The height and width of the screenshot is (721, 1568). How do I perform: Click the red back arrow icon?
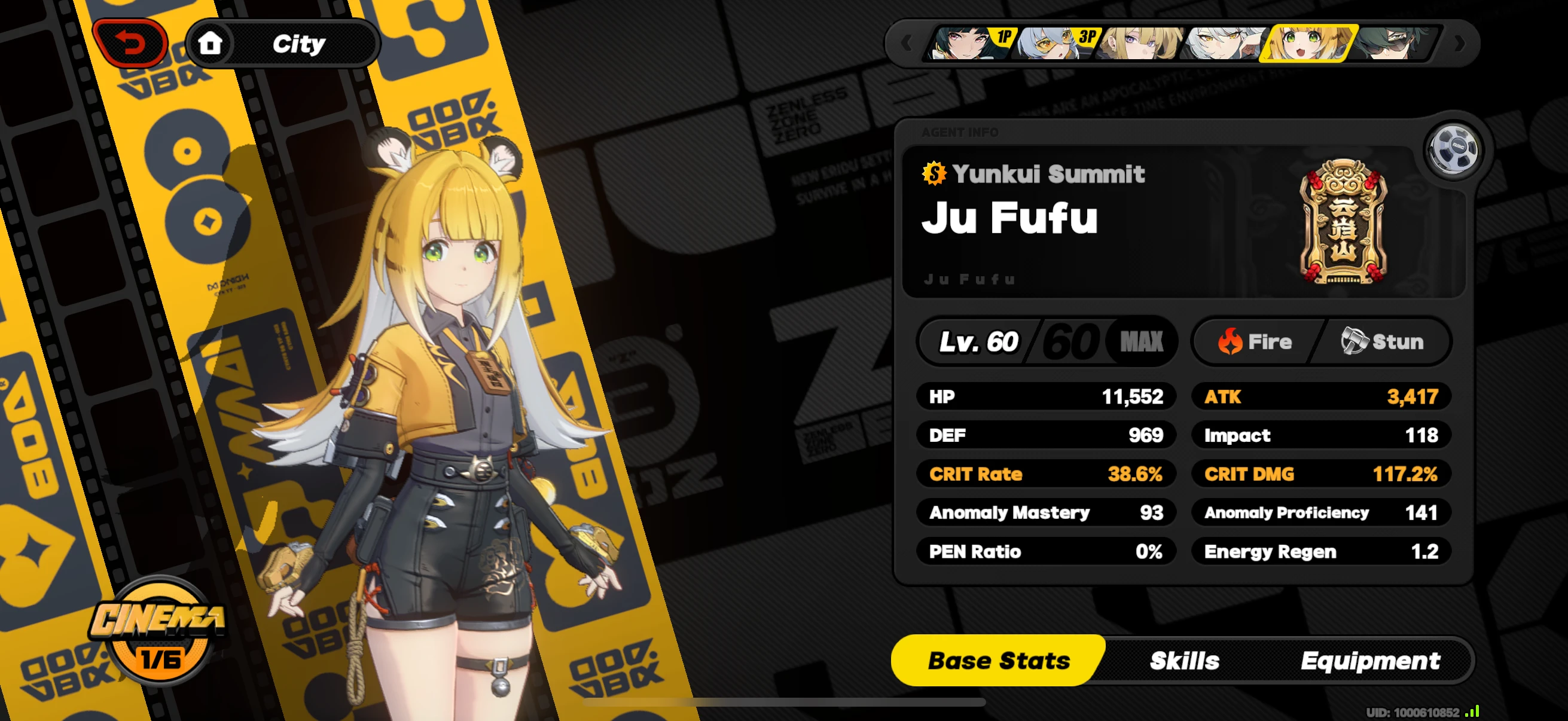[x=132, y=42]
